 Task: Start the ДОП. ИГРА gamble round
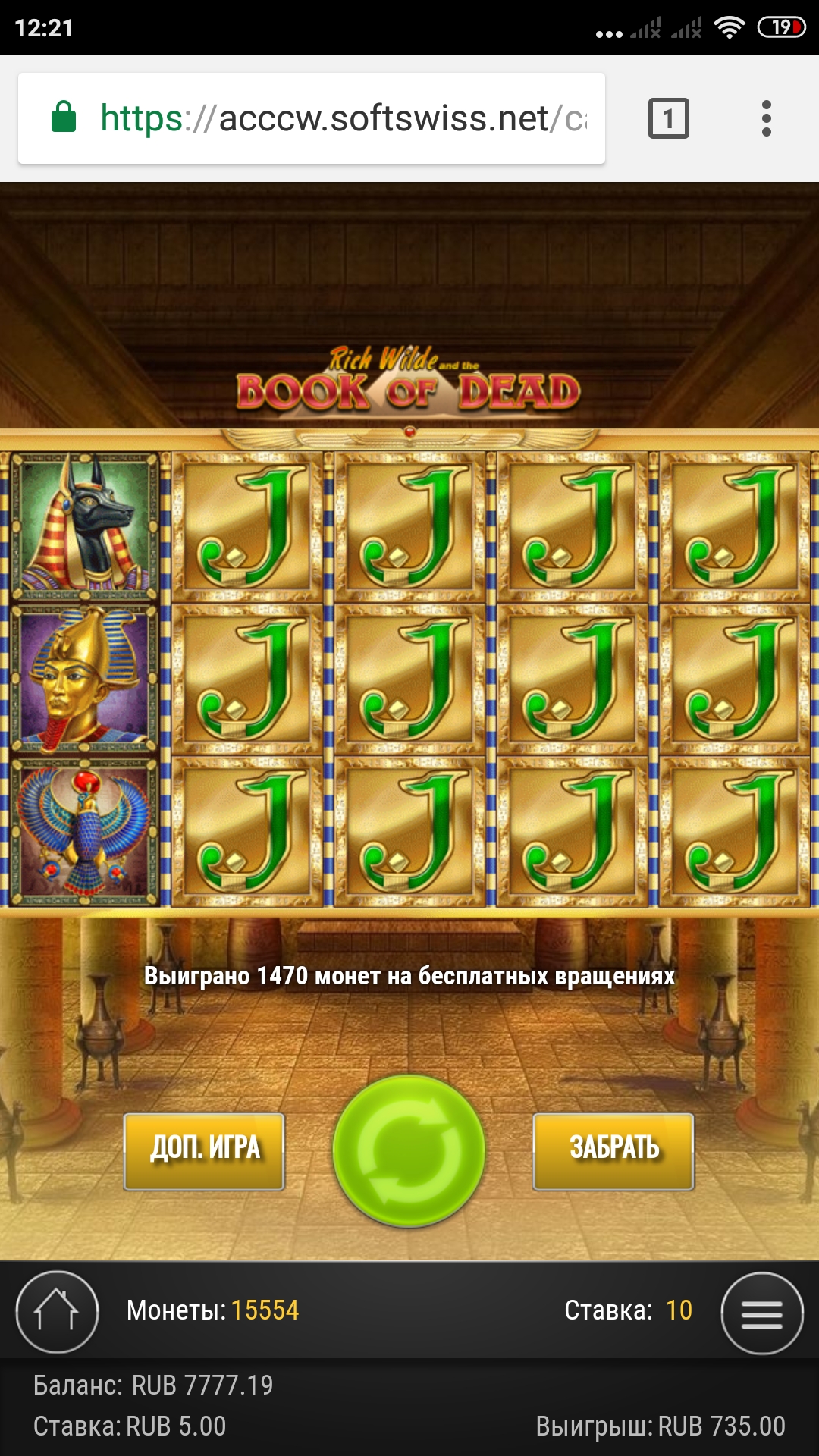click(204, 1150)
